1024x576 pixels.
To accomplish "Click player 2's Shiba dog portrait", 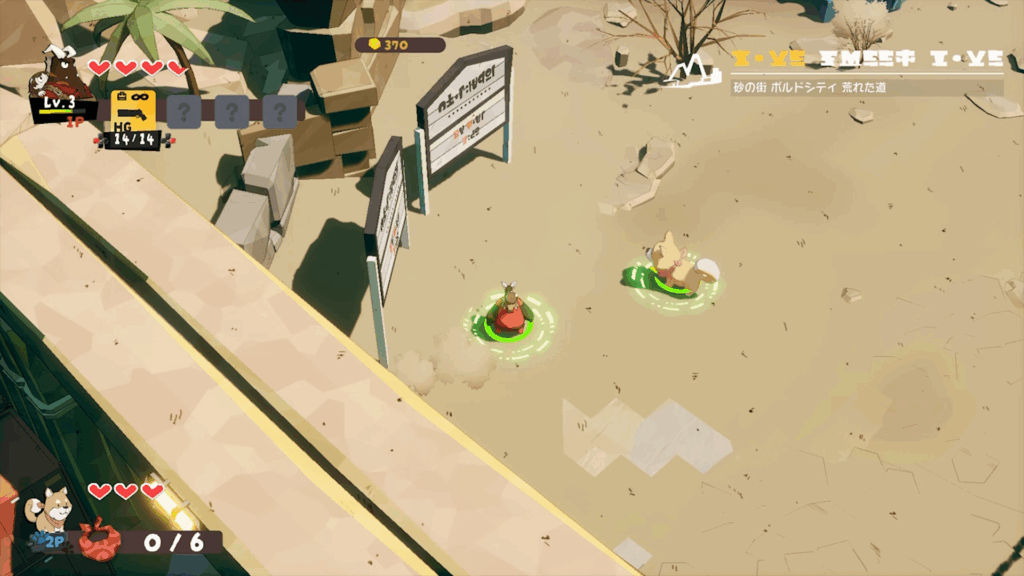I will tap(51, 511).
